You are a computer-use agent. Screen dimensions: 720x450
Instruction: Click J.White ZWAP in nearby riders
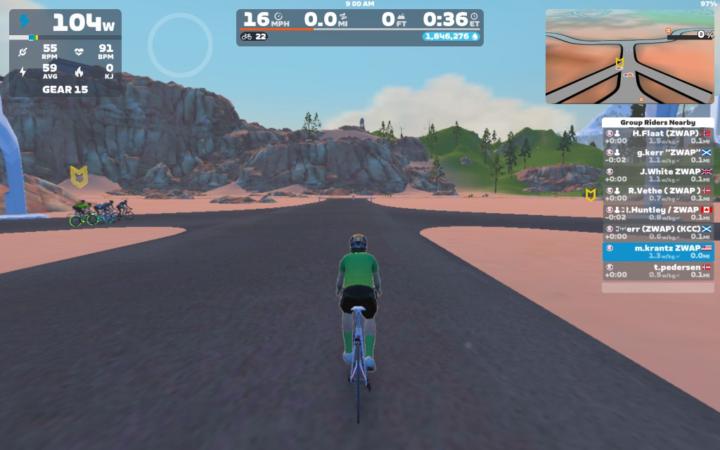point(657,174)
